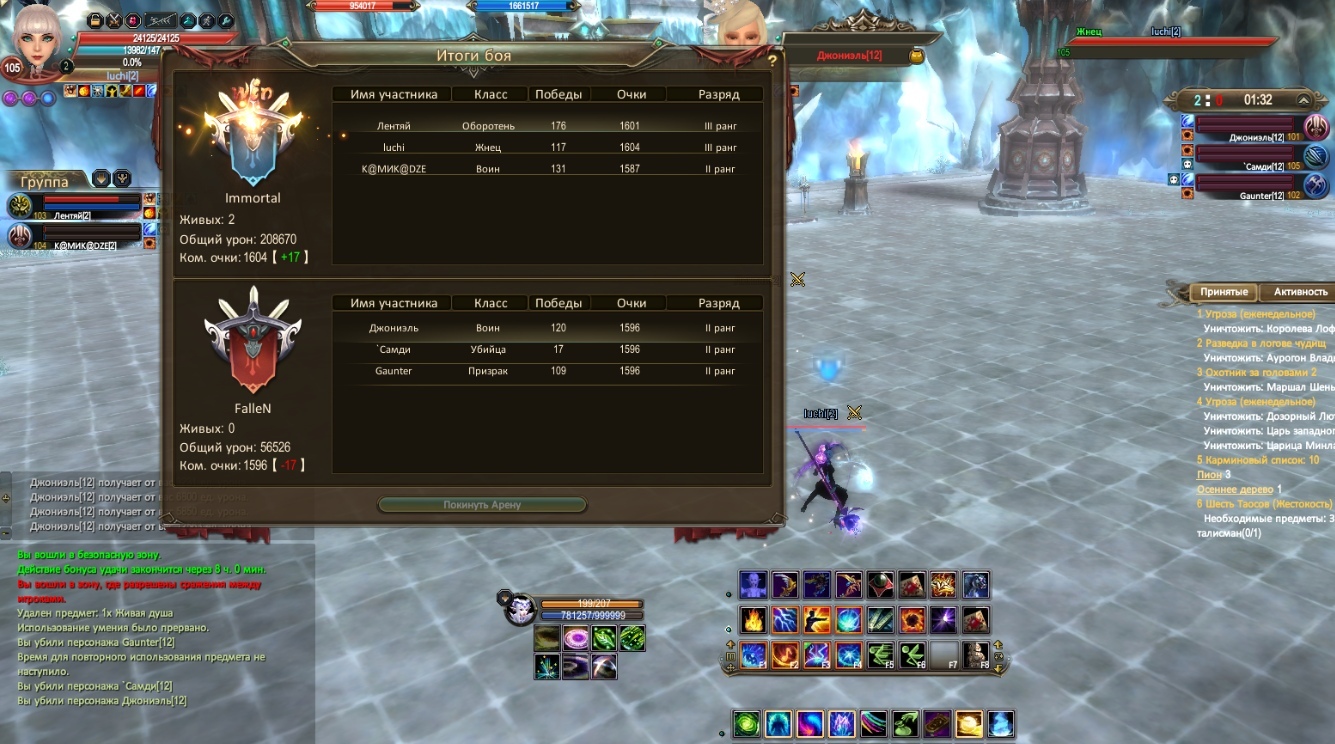Screen dimensions: 1335x744
Task: Use the F1 blue skill slot
Action: click(753, 656)
